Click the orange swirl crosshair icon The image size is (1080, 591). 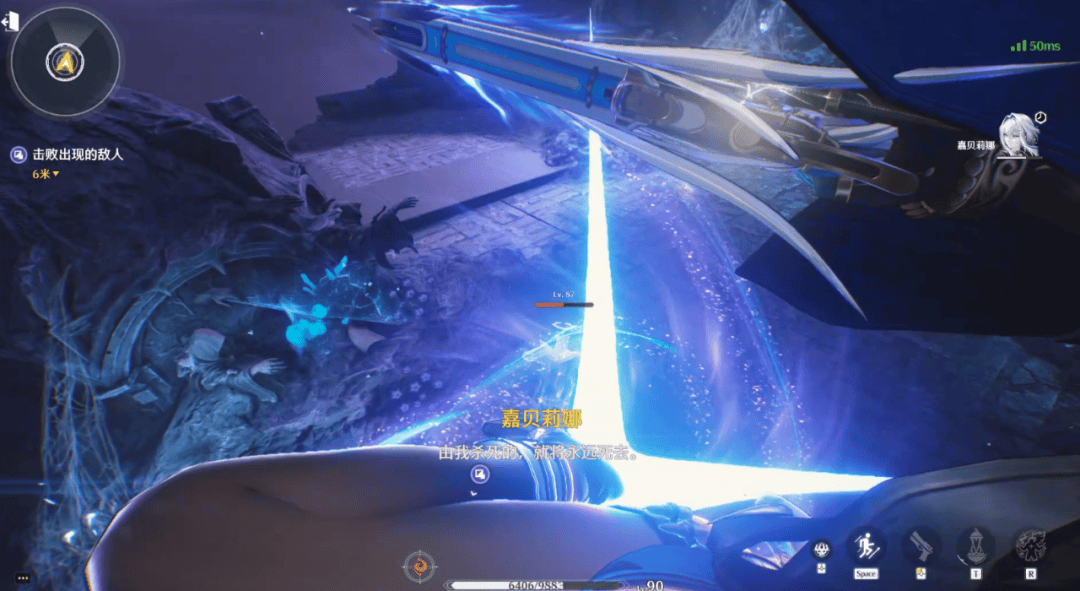420,567
